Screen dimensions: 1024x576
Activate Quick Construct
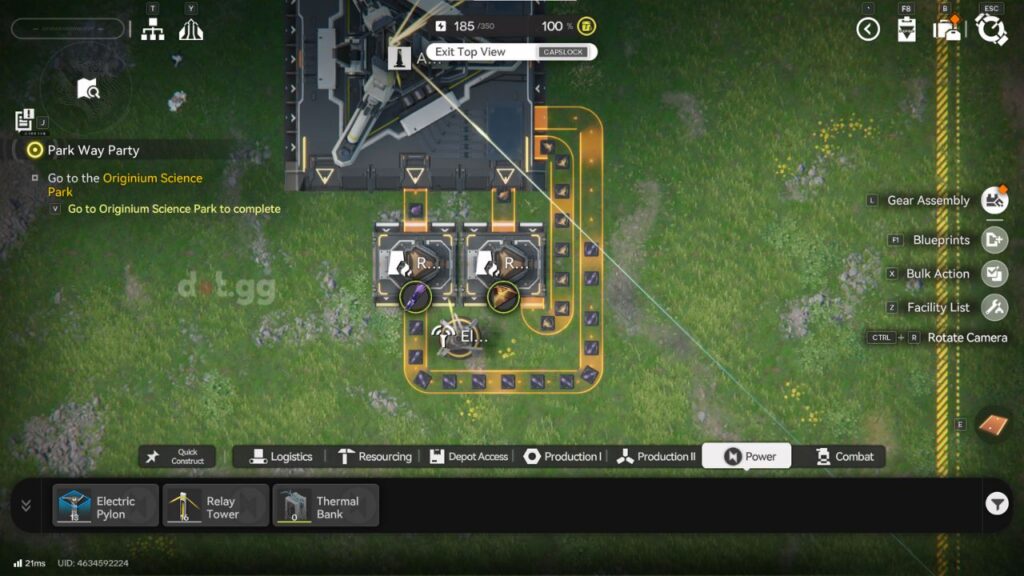point(177,456)
